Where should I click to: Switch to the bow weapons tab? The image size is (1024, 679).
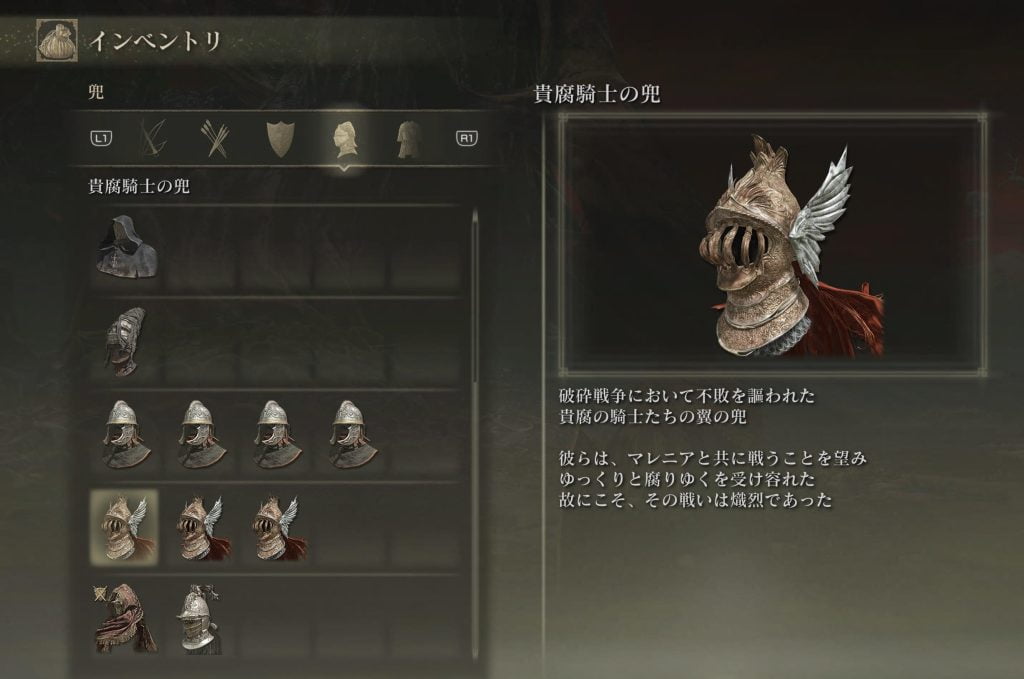click(x=154, y=138)
